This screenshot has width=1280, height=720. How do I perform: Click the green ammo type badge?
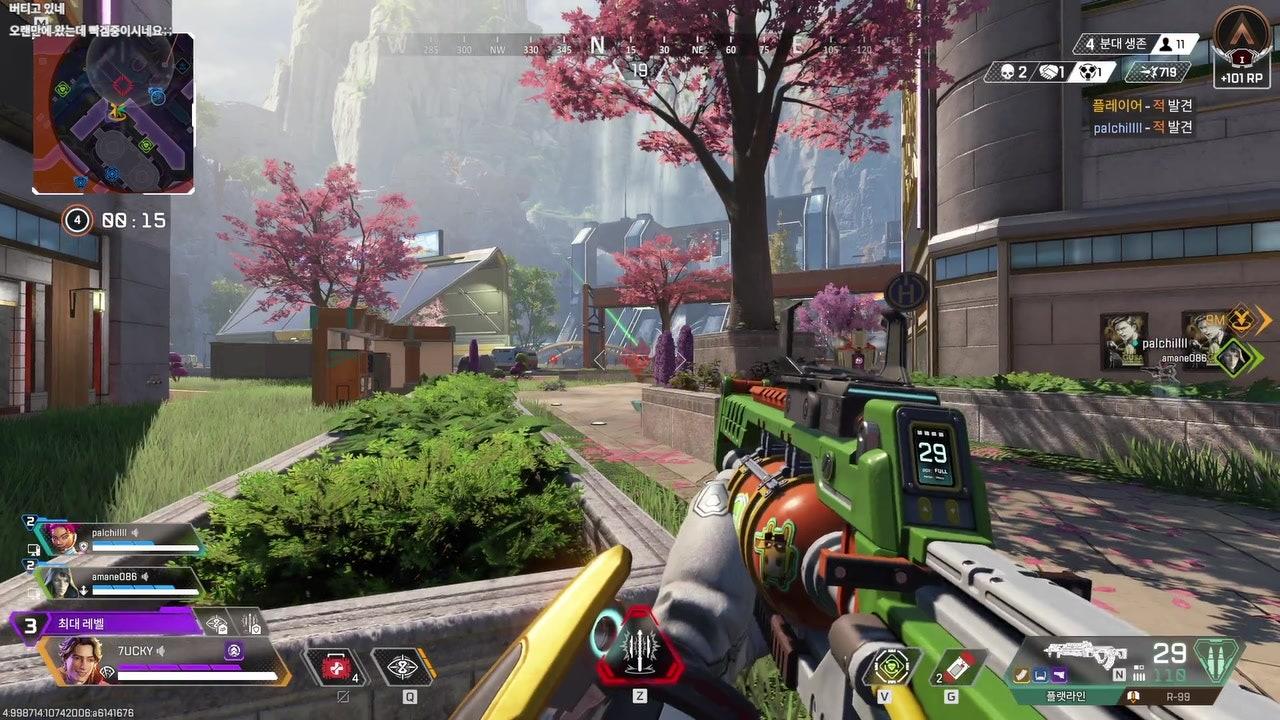[x=1217, y=660]
